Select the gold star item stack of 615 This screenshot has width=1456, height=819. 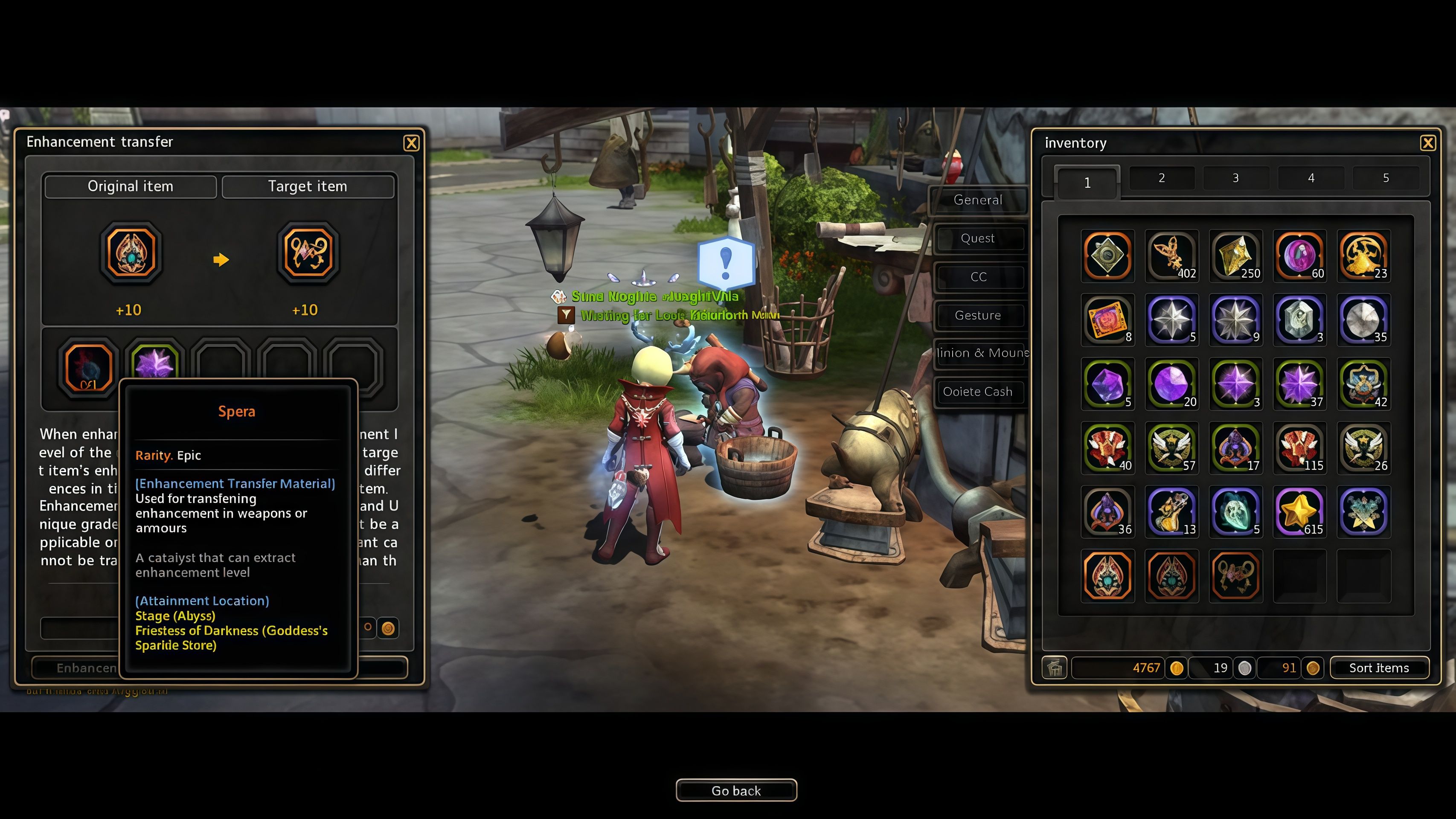(1299, 511)
